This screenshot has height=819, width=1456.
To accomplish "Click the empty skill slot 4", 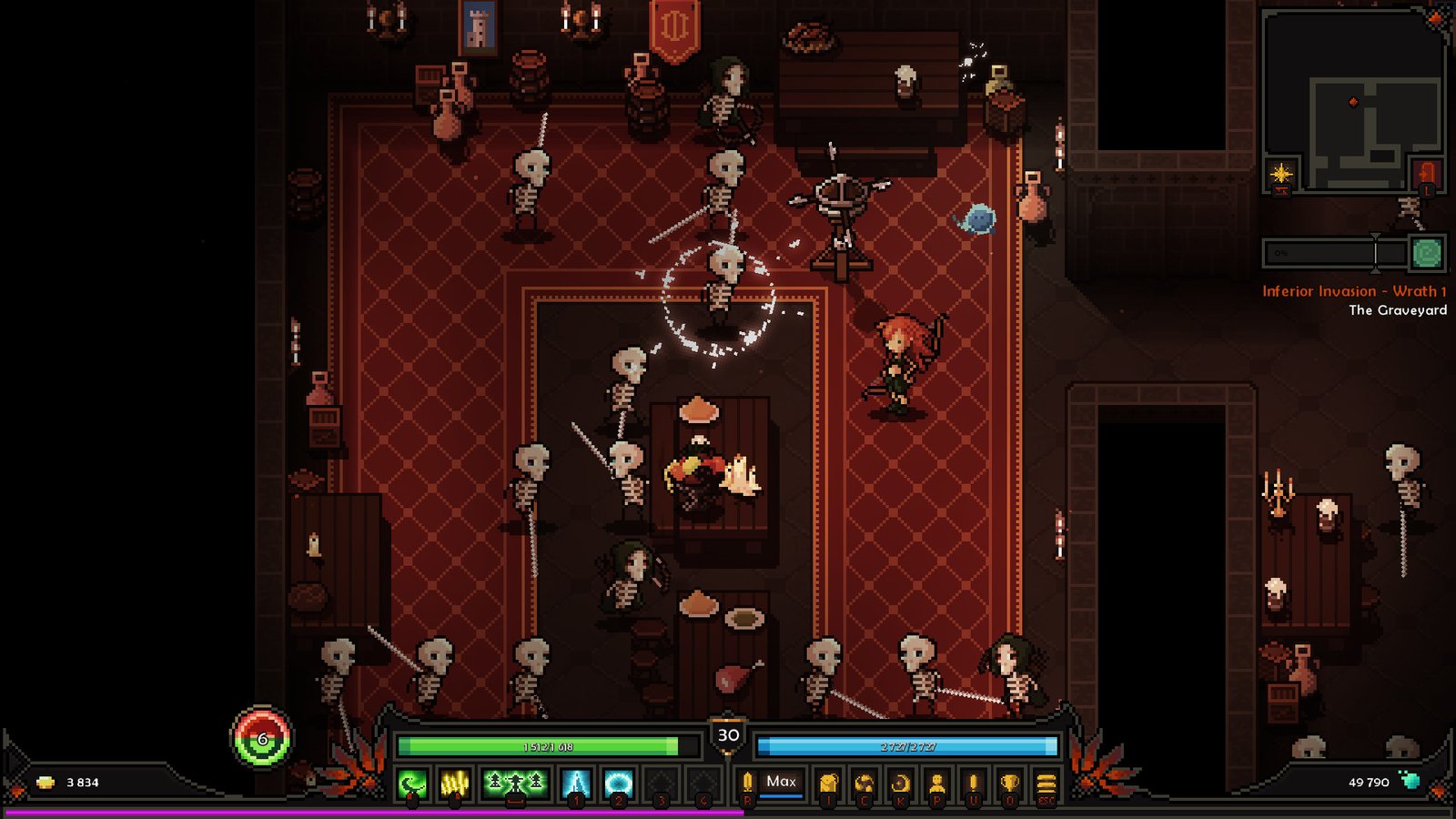I will [x=703, y=781].
